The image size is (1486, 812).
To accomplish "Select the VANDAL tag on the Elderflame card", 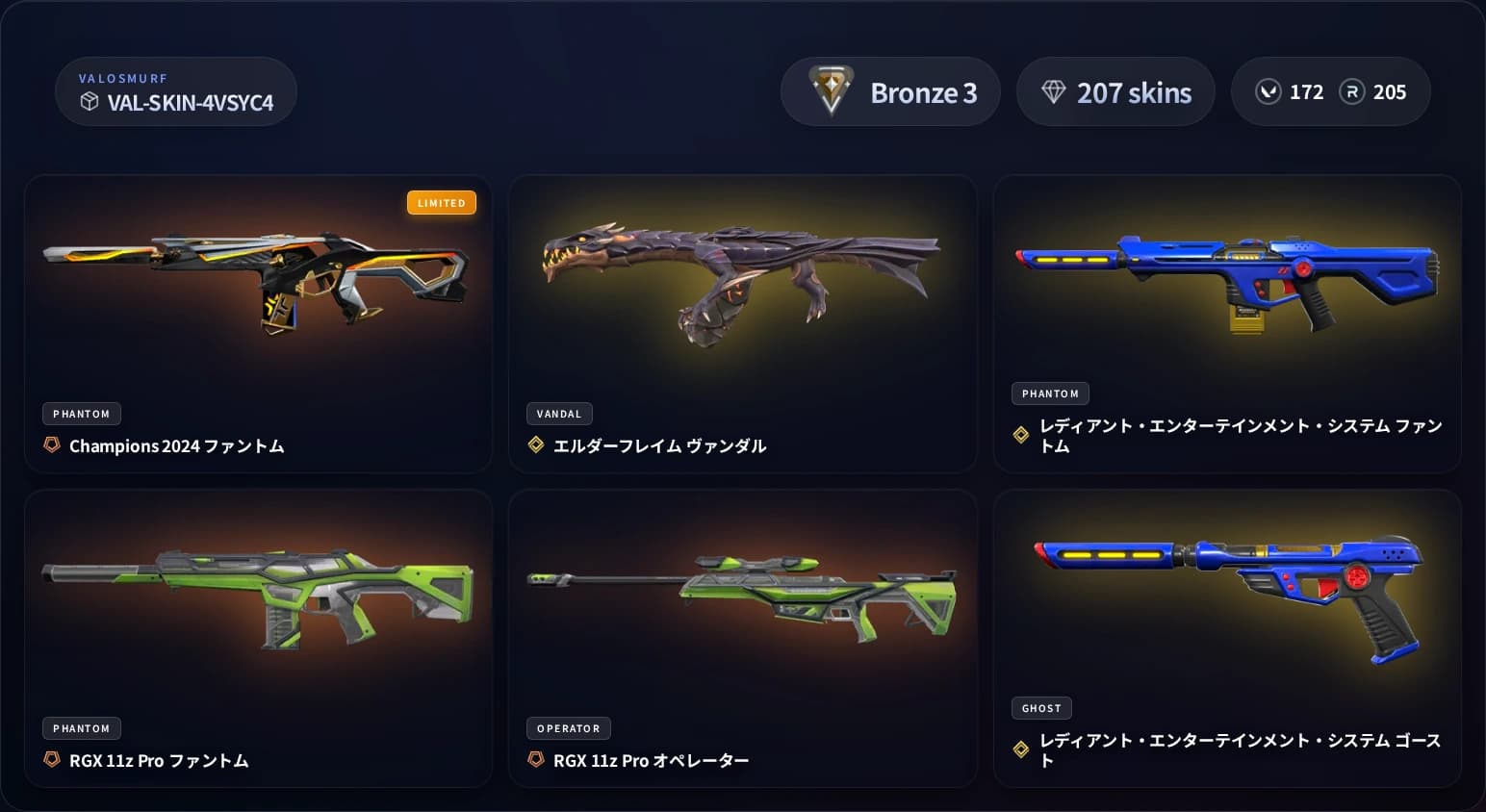I will (x=559, y=414).
